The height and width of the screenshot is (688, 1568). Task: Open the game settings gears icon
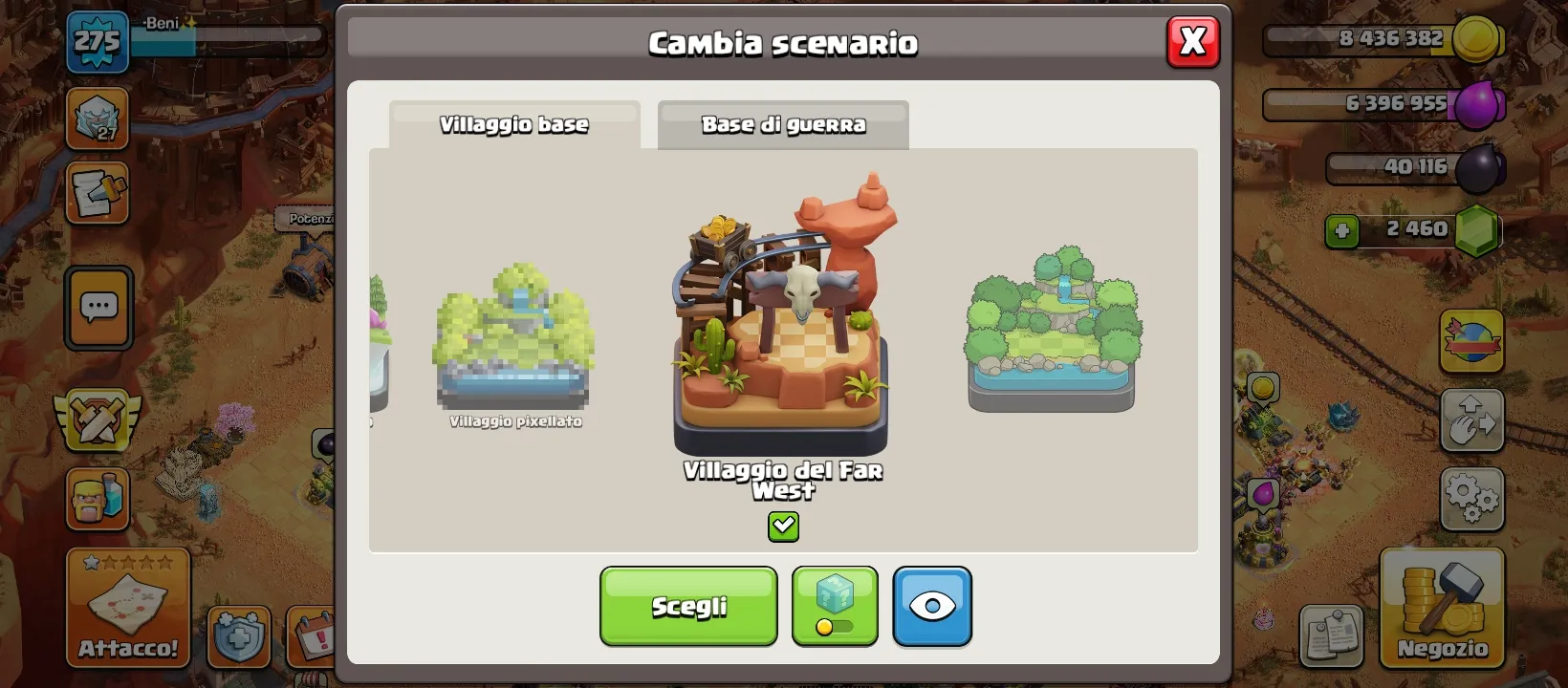(x=1472, y=497)
